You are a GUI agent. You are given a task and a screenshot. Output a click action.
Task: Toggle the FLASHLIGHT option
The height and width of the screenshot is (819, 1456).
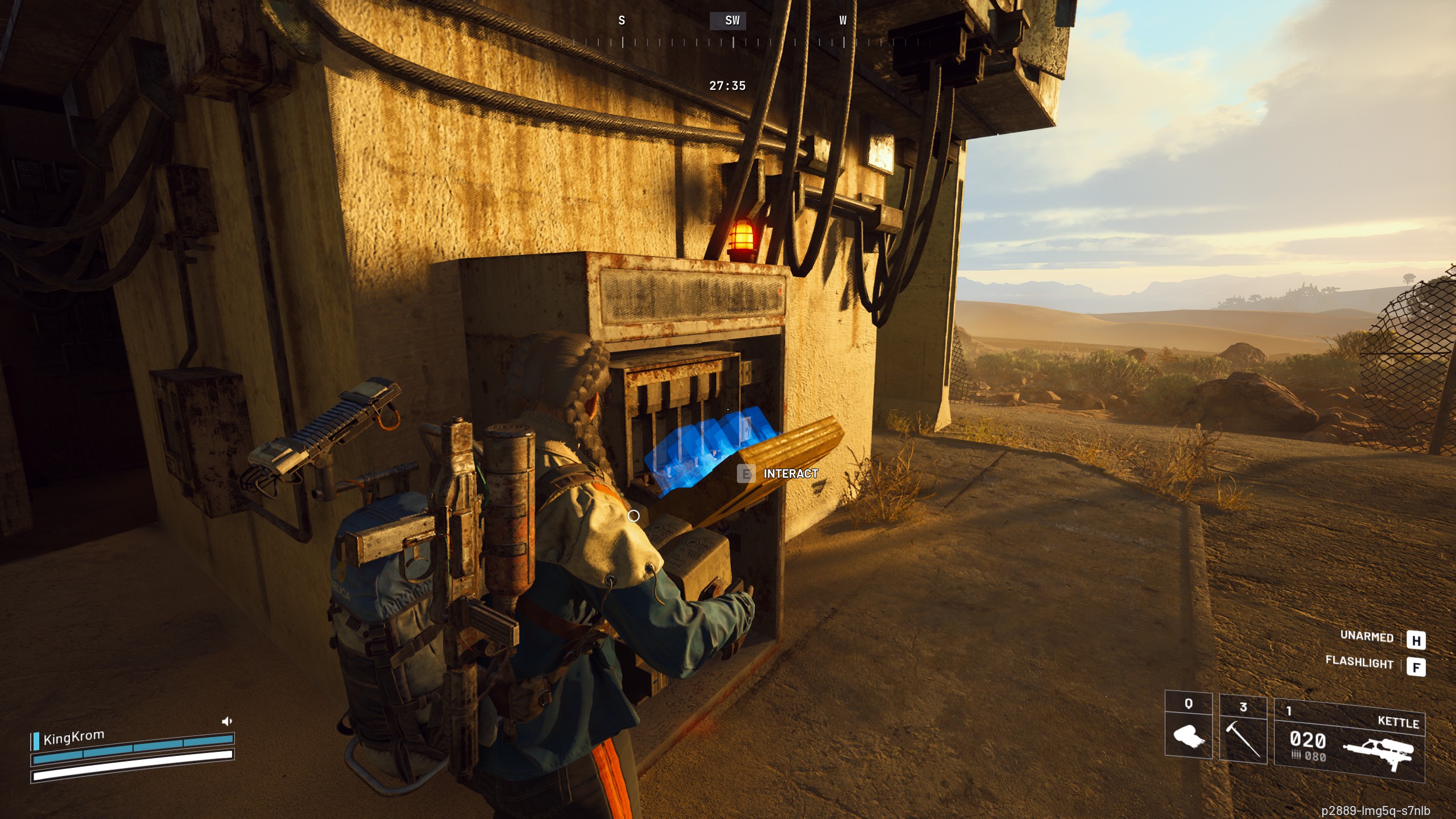(1359, 663)
